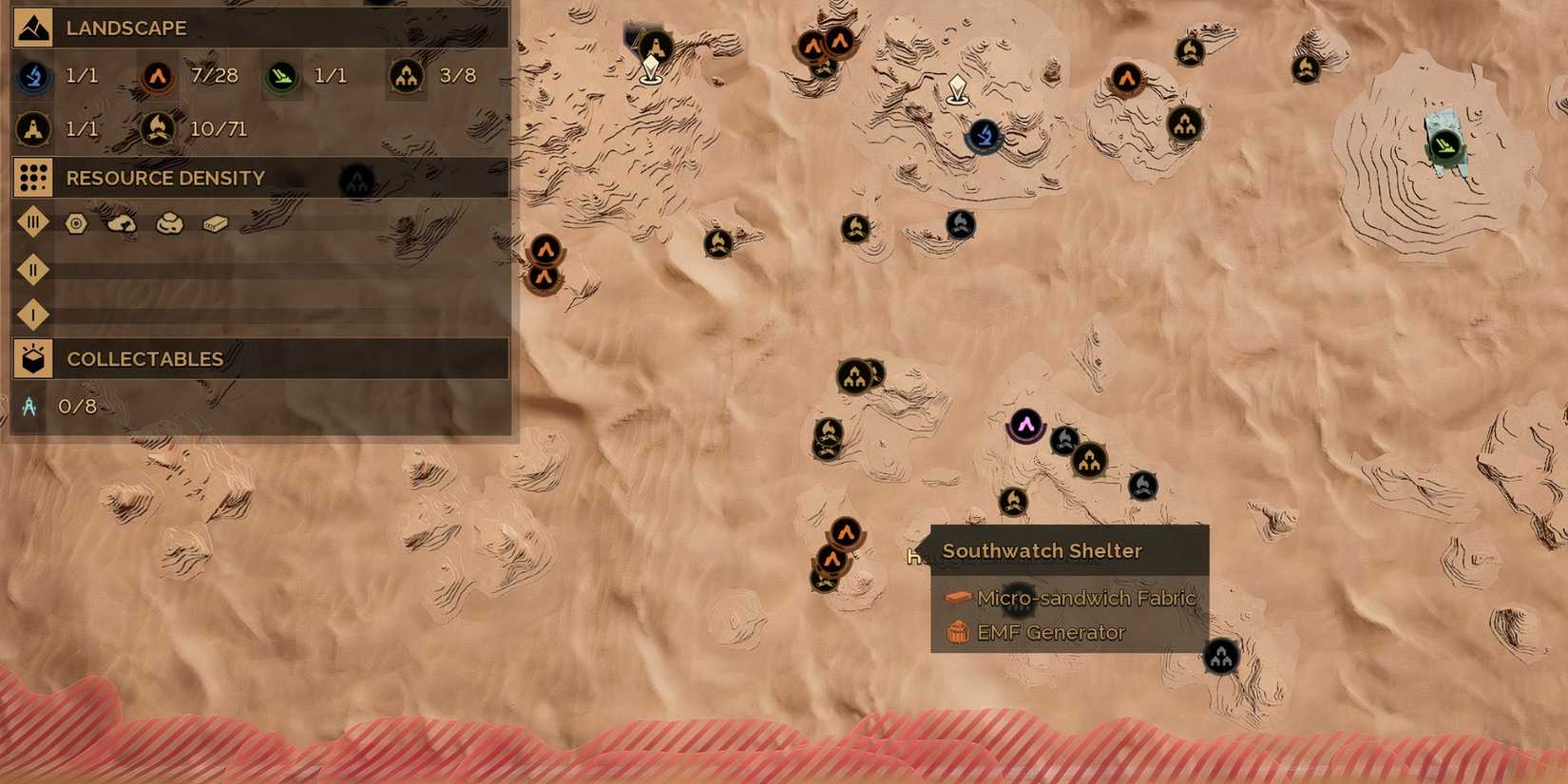Select the green shipwreck legend icon showing 1/1
The height and width of the screenshot is (784, 1568).
281,76
